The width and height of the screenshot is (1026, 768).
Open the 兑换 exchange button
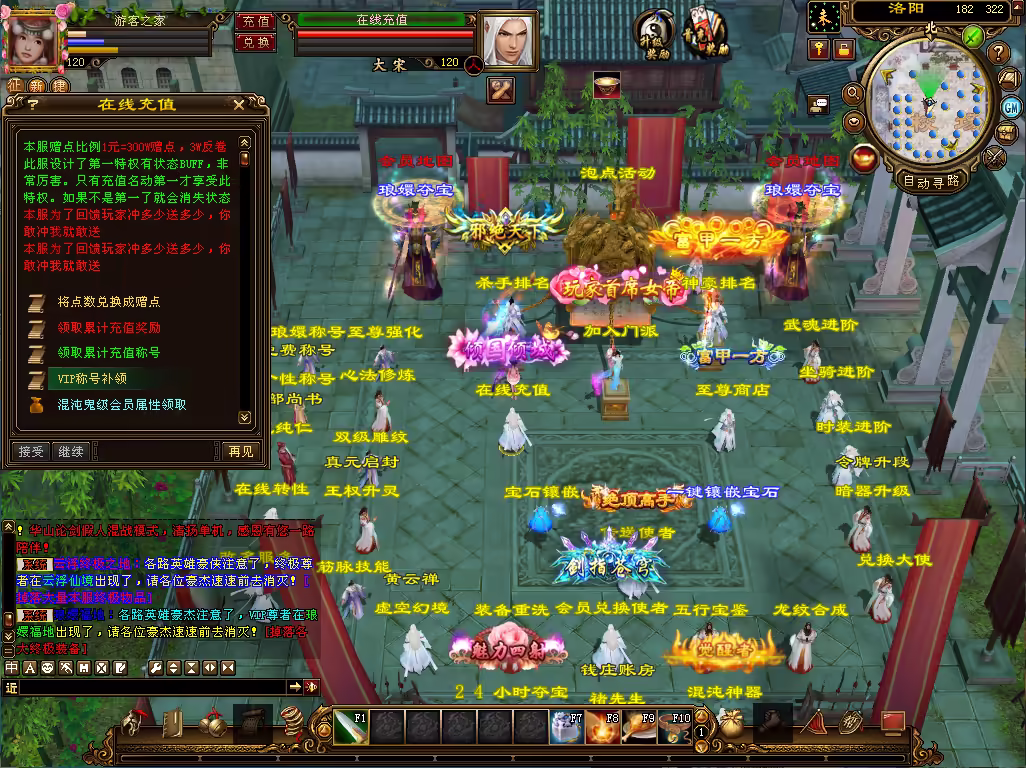[255, 42]
